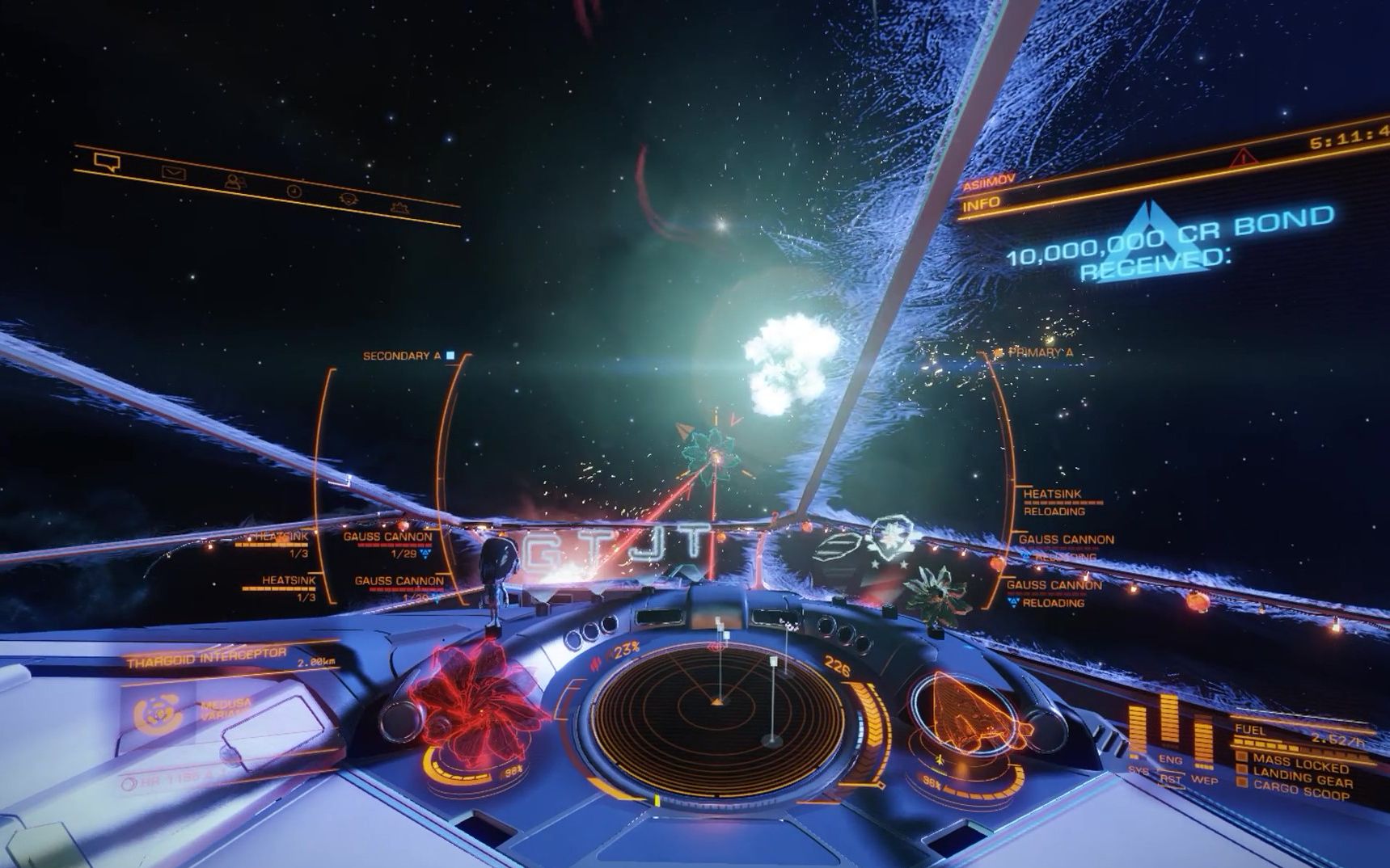Open the chat speech-bubble tab

pyautogui.click(x=107, y=162)
